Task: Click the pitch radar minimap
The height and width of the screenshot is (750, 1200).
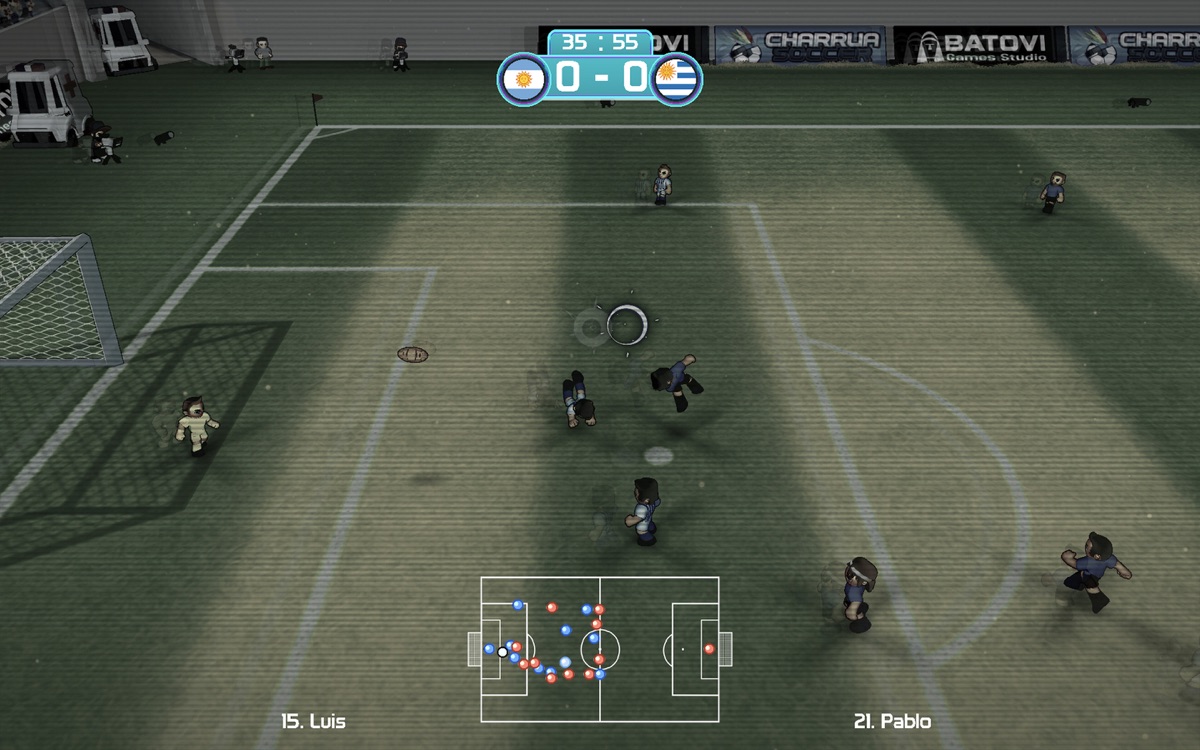Action: pos(600,649)
